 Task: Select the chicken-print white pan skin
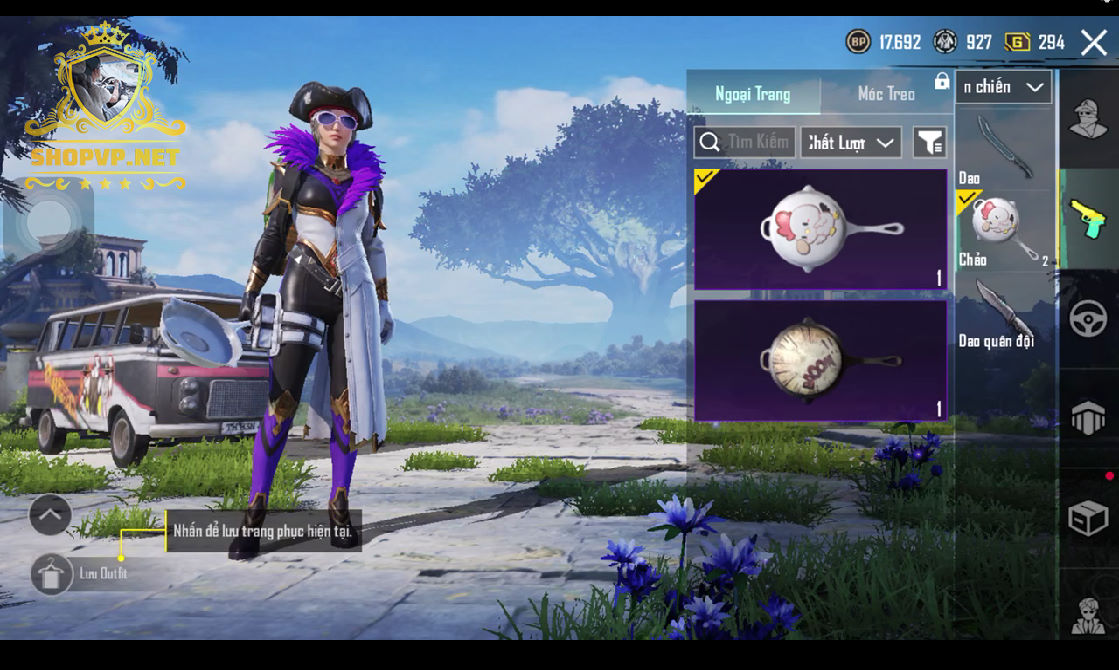(820, 230)
